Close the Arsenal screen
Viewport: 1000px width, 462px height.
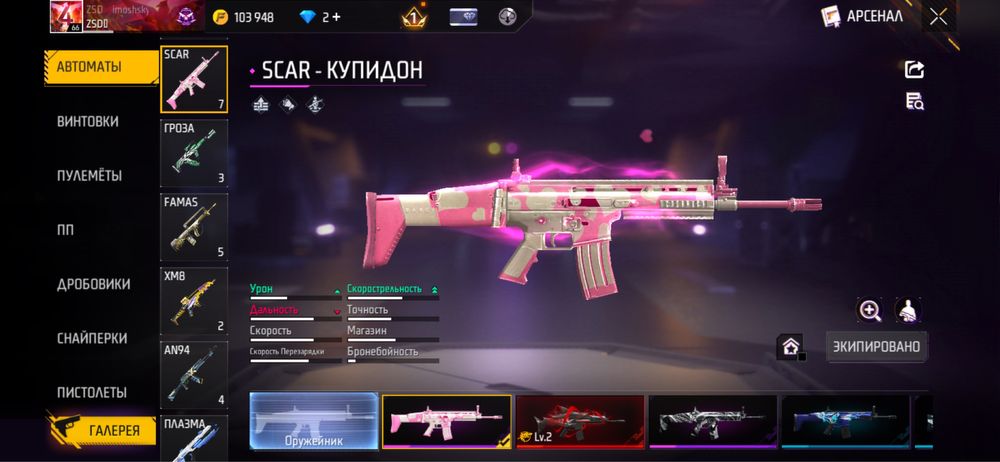coord(938,16)
